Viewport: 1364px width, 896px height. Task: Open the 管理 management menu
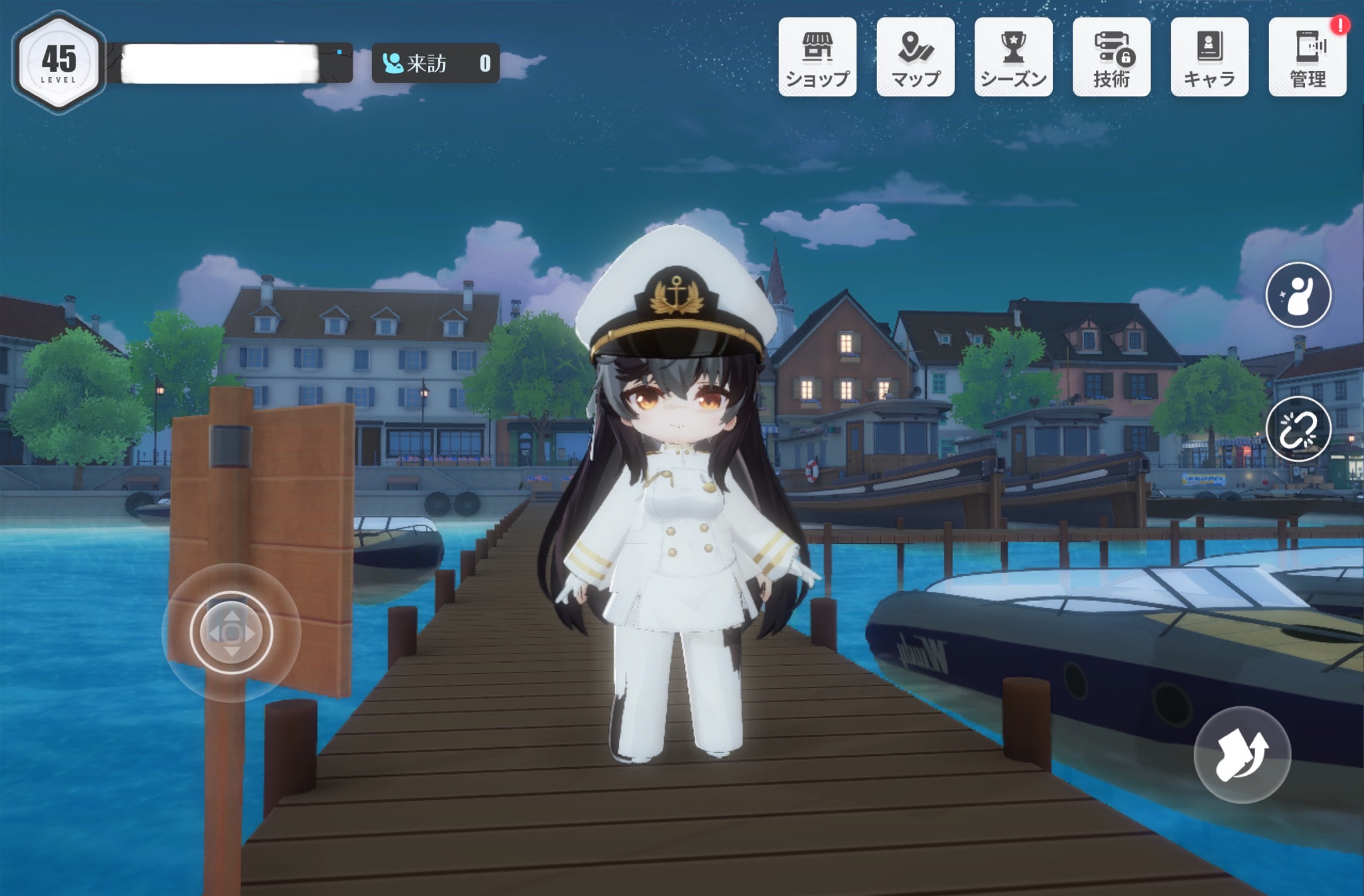pyautogui.click(x=1307, y=57)
